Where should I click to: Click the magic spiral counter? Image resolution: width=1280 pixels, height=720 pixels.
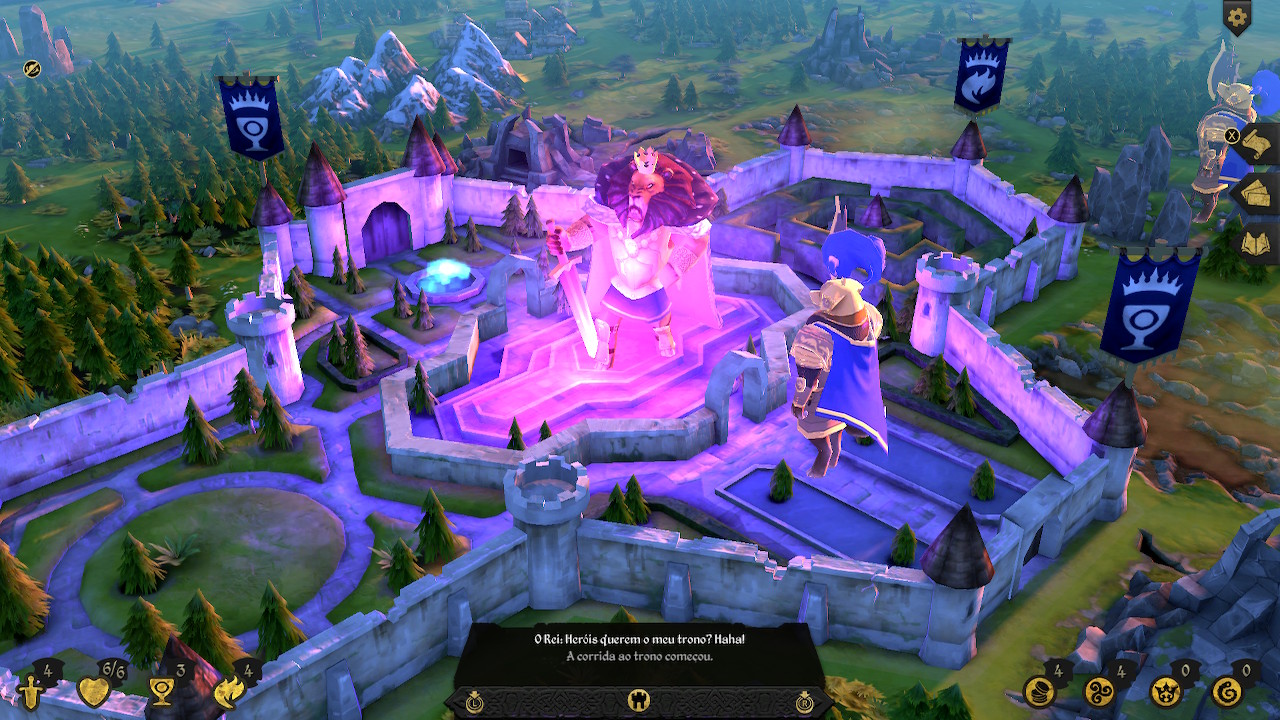pyautogui.click(x=1100, y=691)
